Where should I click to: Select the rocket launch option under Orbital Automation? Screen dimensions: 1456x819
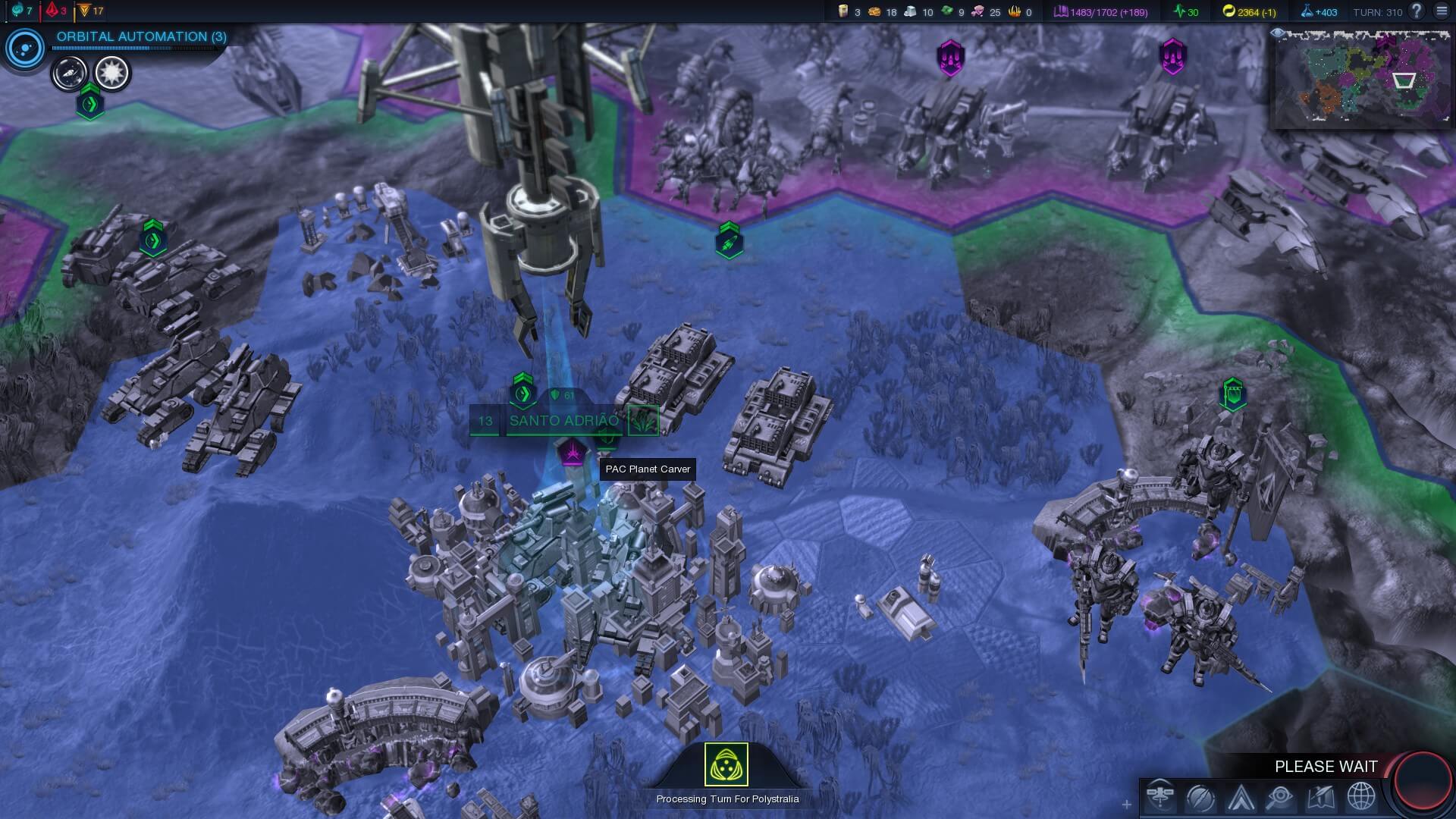point(70,73)
